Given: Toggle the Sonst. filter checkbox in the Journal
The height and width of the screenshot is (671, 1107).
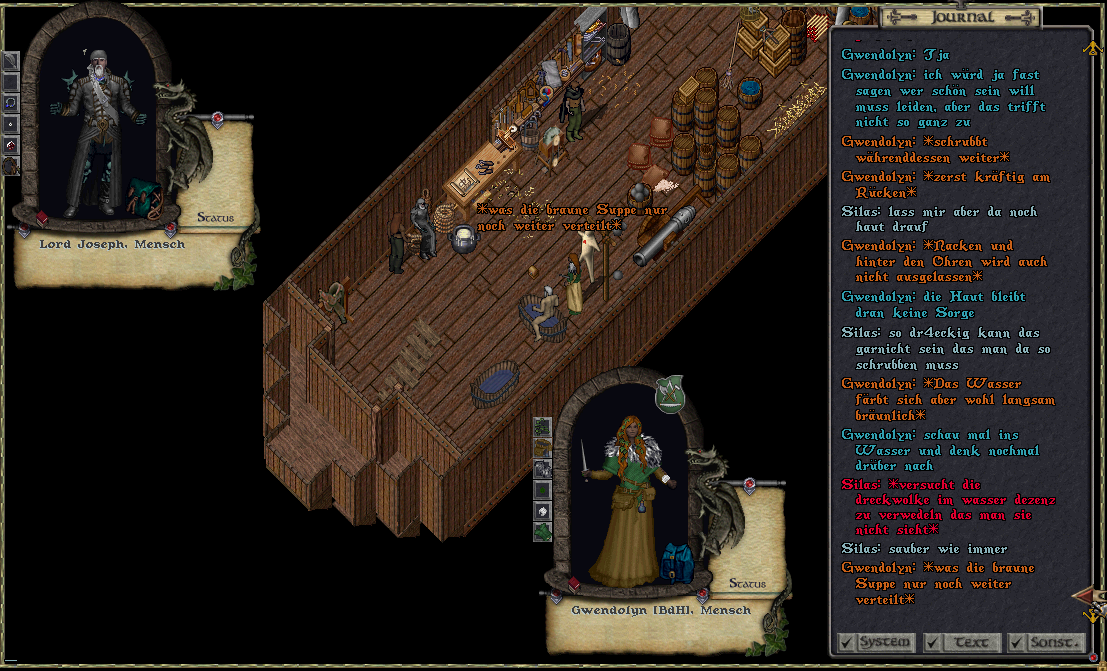Looking at the screenshot, I should point(1017,642).
